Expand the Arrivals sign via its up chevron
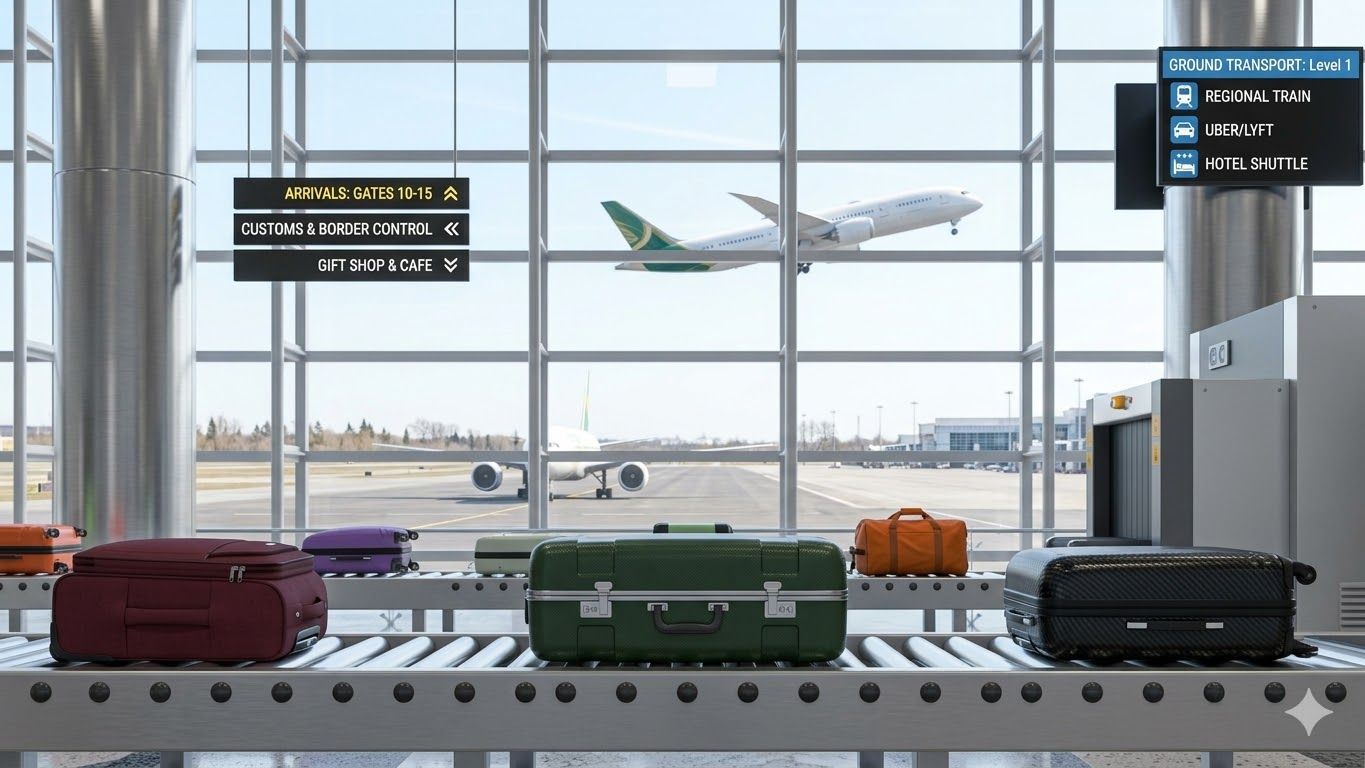The height and width of the screenshot is (768, 1365). (x=452, y=193)
